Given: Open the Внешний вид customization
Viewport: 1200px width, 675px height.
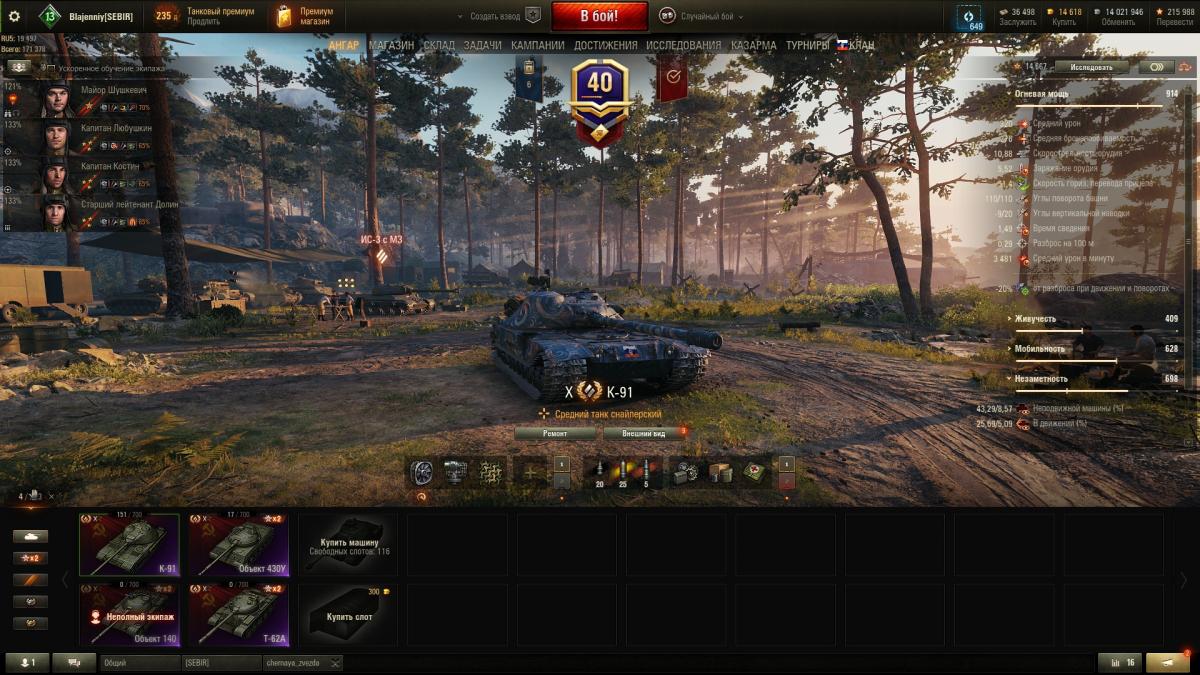Looking at the screenshot, I should pos(643,434).
